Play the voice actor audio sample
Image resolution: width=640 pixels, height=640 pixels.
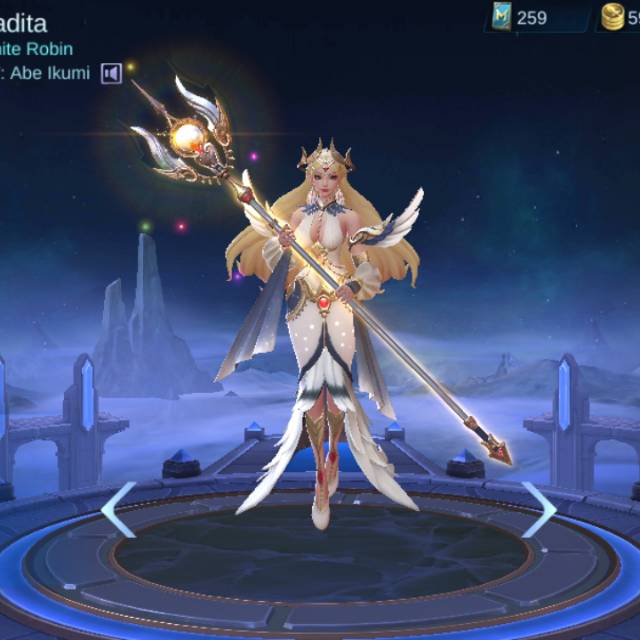tap(111, 73)
